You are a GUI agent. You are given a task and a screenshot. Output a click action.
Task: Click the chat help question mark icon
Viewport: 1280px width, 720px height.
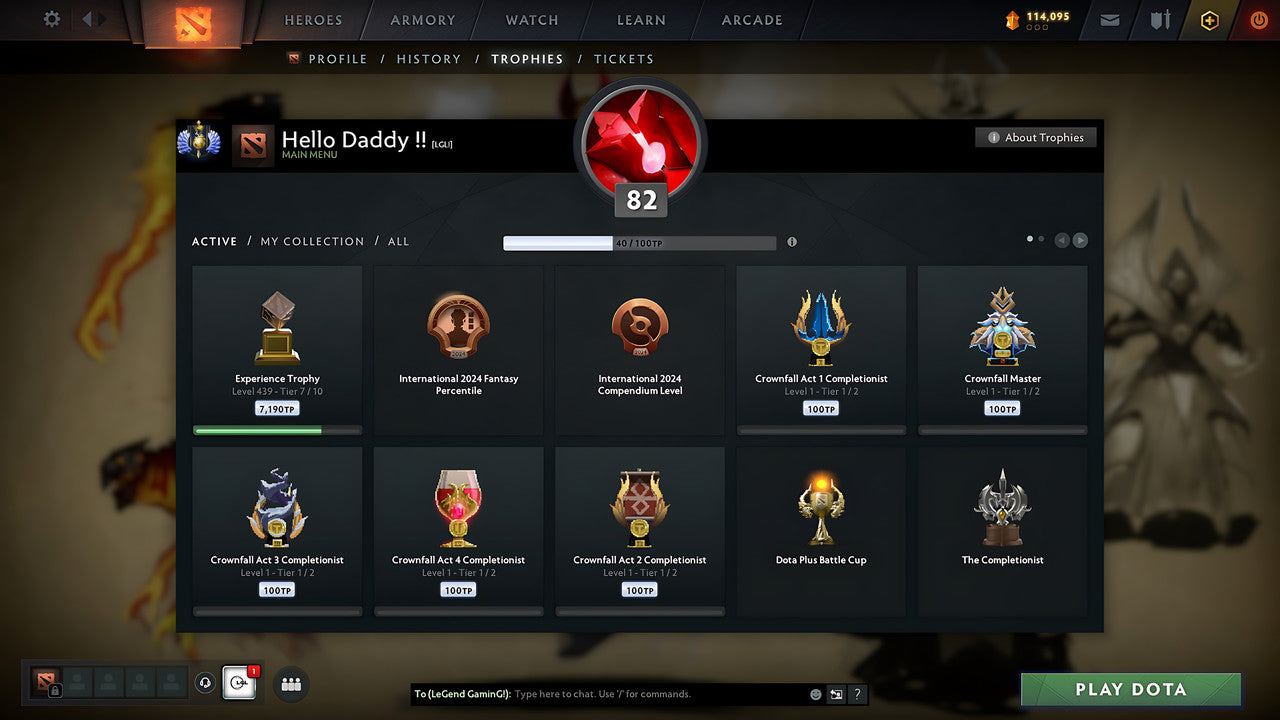tap(857, 694)
